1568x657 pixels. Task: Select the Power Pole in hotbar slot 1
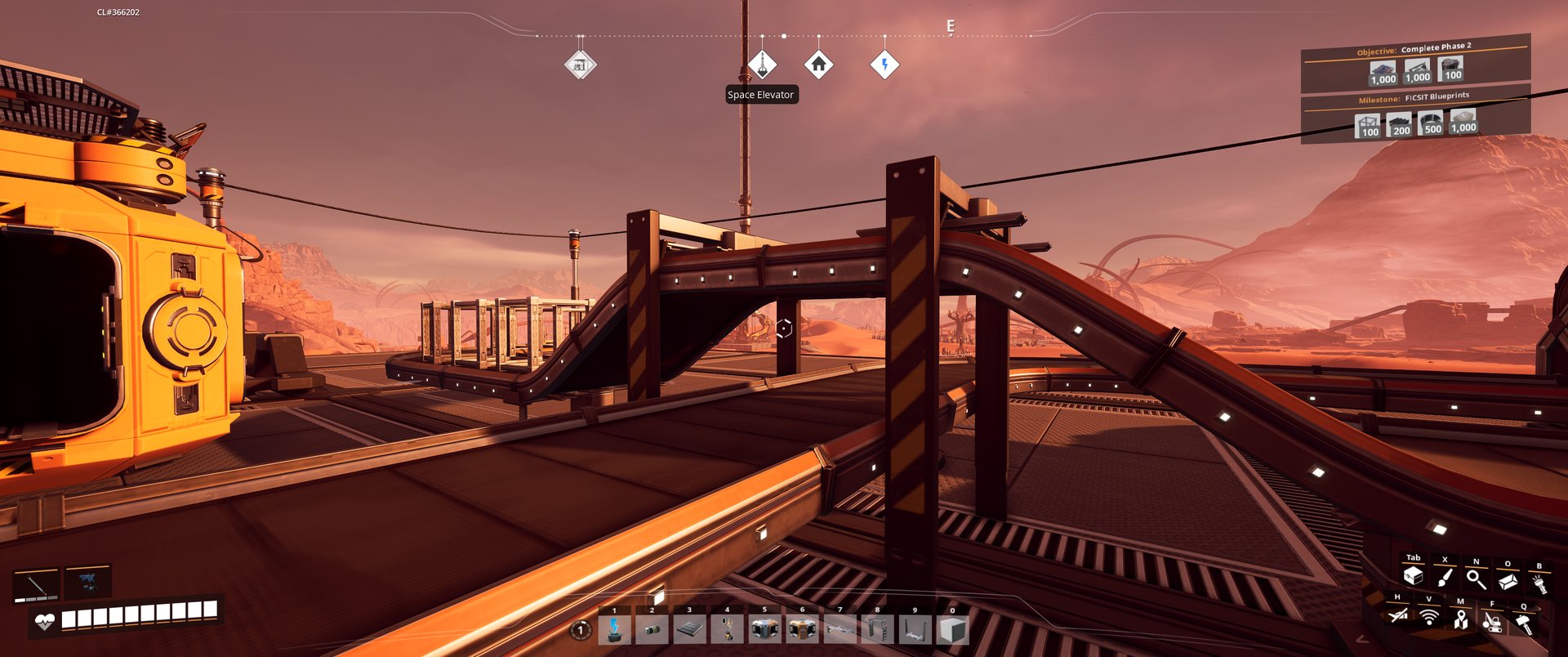[x=615, y=629]
